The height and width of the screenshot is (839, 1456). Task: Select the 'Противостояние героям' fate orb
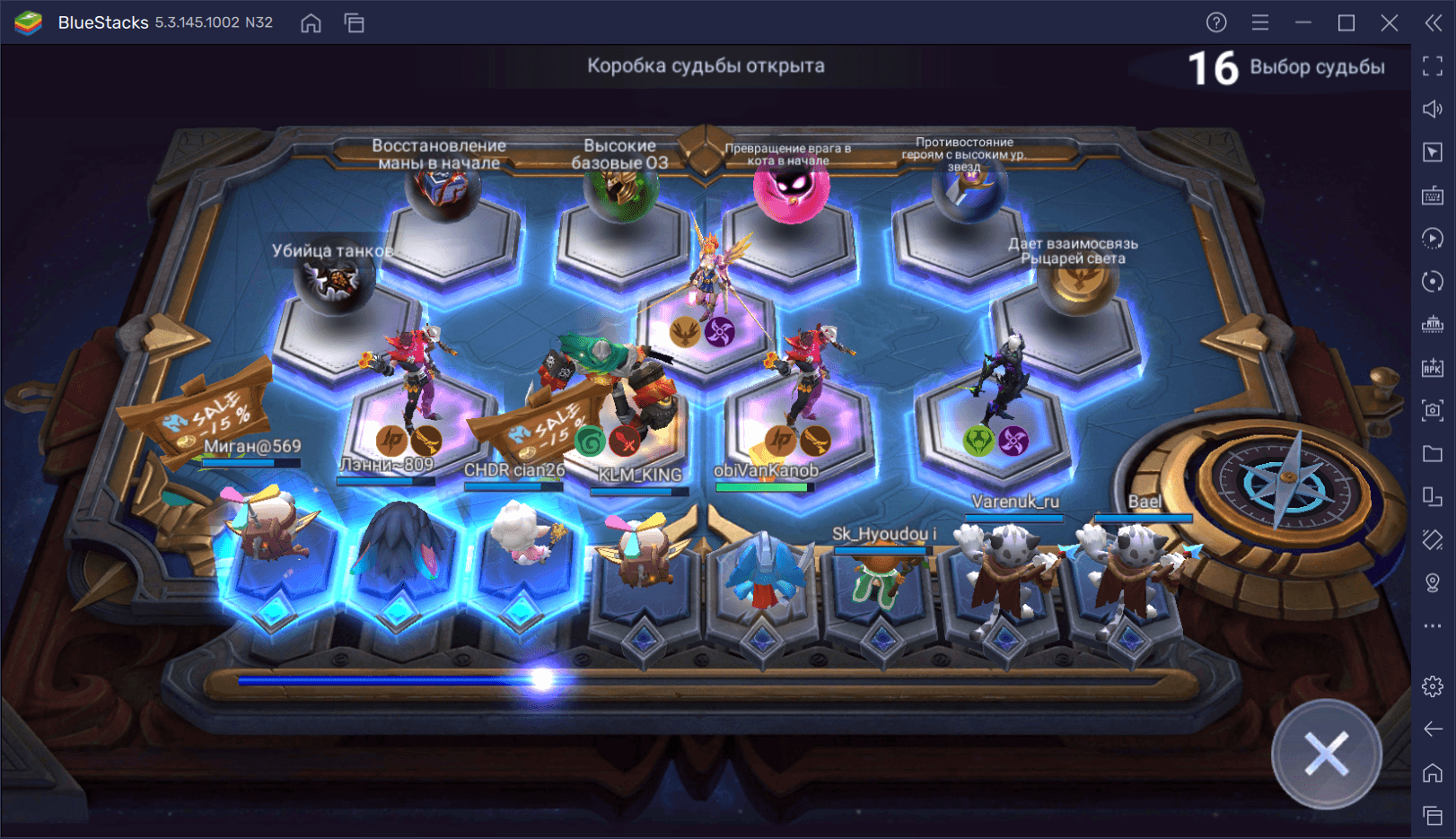click(968, 193)
